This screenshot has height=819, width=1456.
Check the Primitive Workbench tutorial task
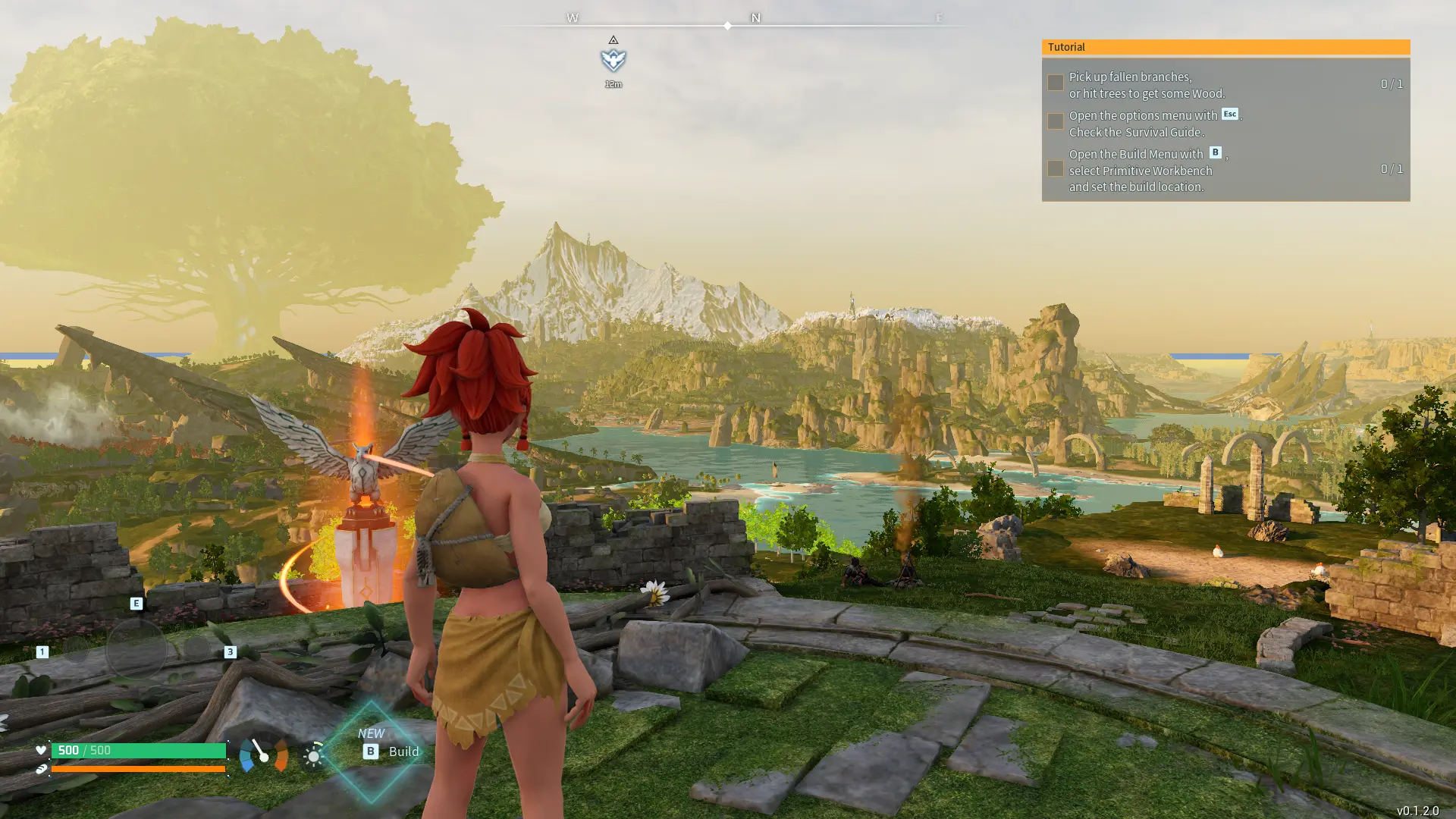pos(1055,168)
